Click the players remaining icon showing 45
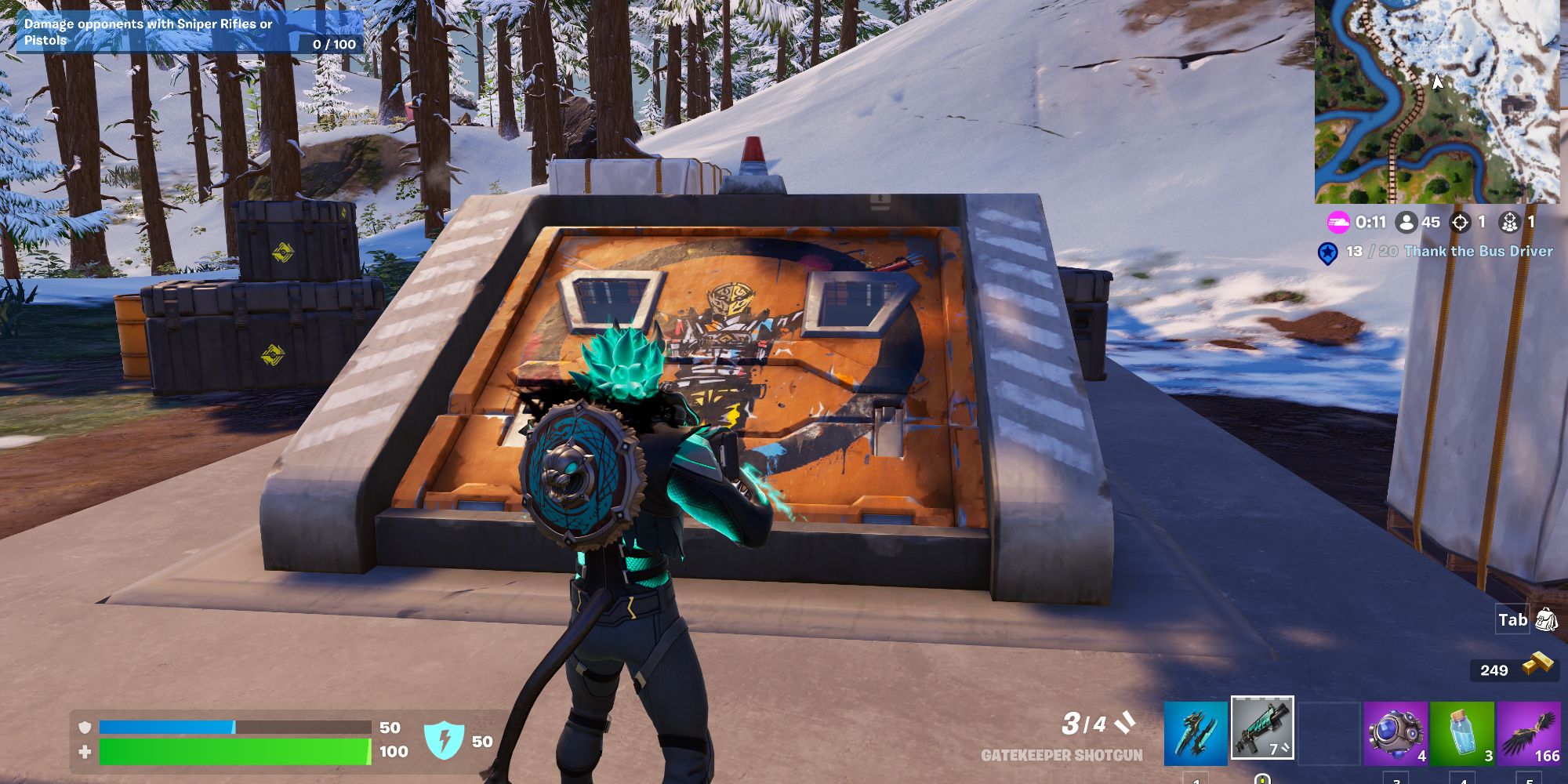The width and height of the screenshot is (1568, 784). [1406, 223]
